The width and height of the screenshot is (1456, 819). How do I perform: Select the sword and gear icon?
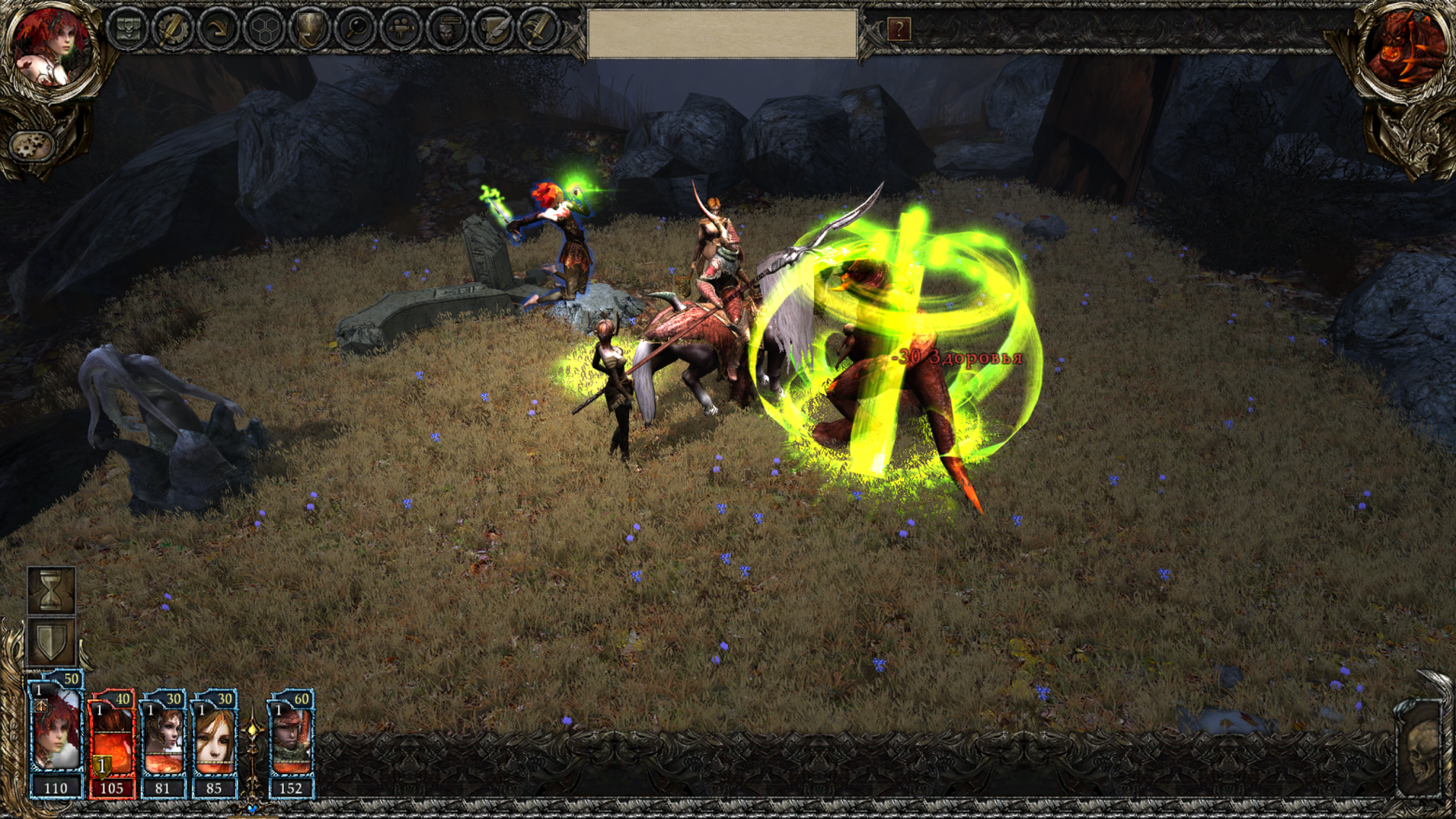[x=173, y=29]
